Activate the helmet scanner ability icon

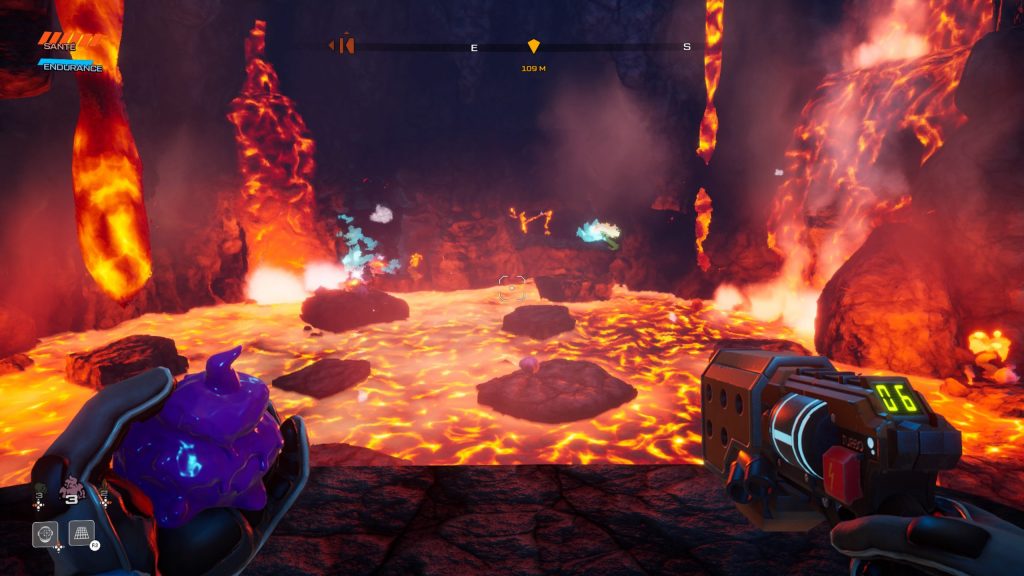(45, 534)
